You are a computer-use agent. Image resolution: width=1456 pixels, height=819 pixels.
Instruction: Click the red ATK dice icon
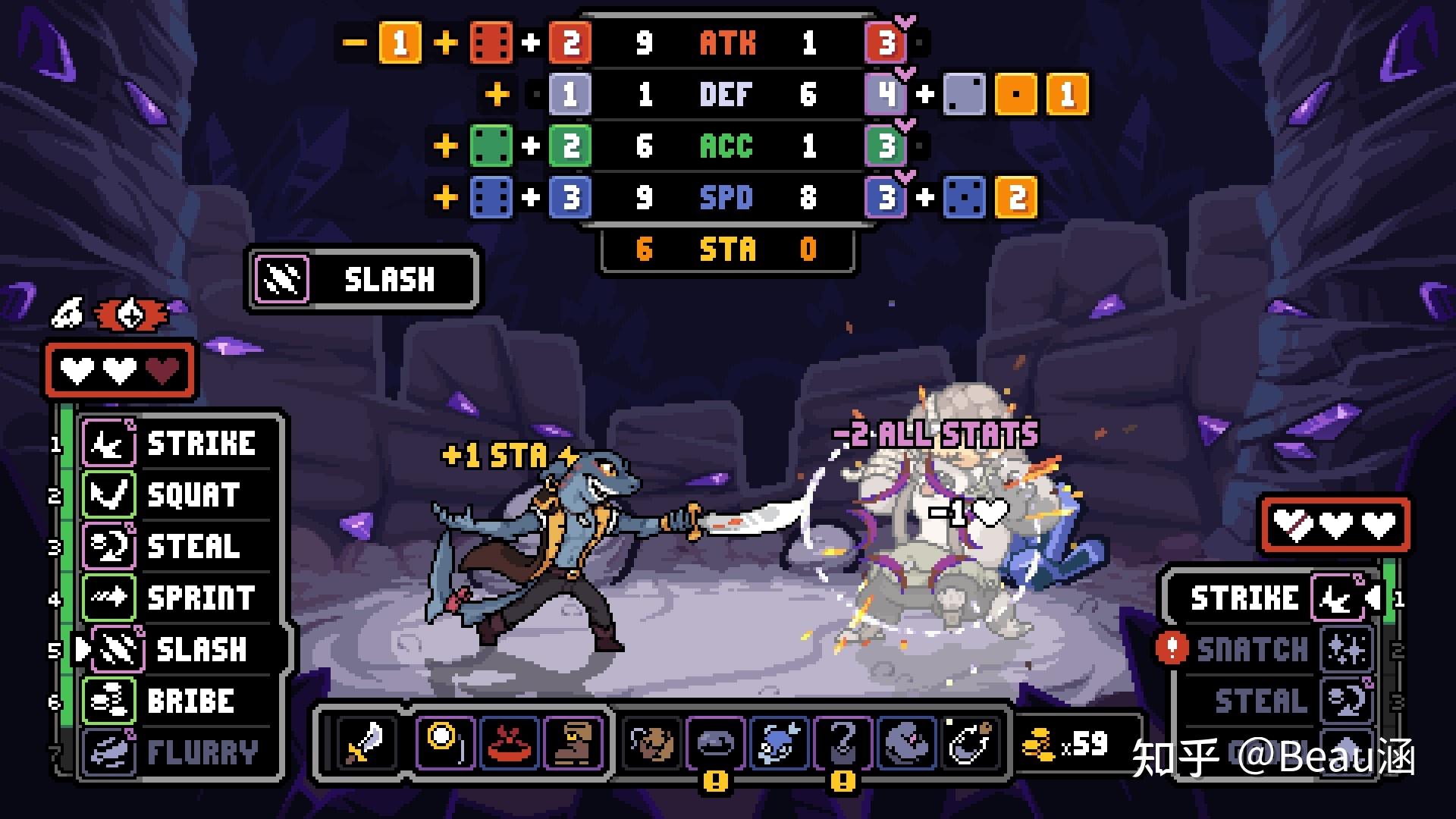491,42
